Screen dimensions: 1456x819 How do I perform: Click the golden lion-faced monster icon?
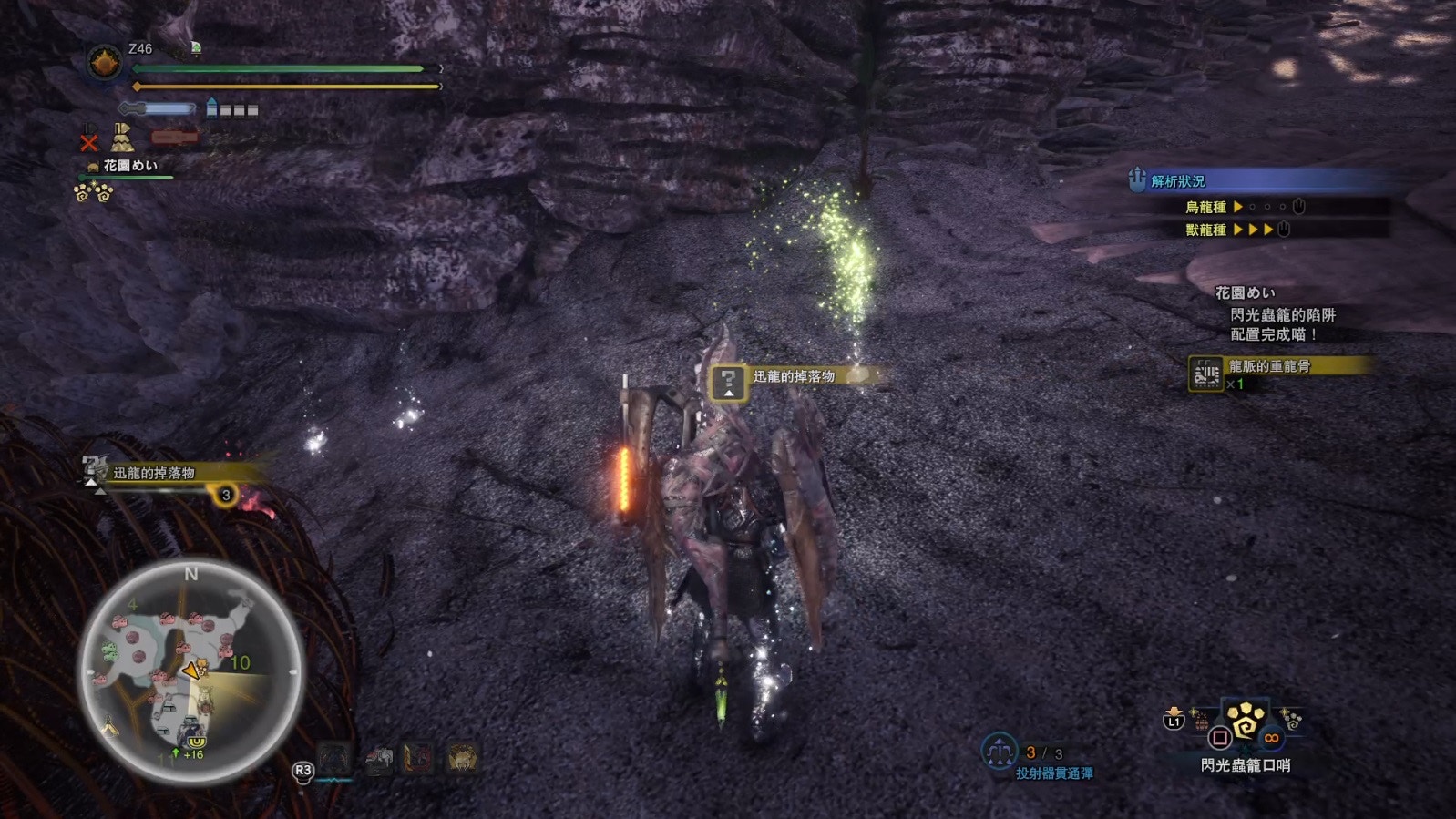pyautogui.click(x=462, y=758)
